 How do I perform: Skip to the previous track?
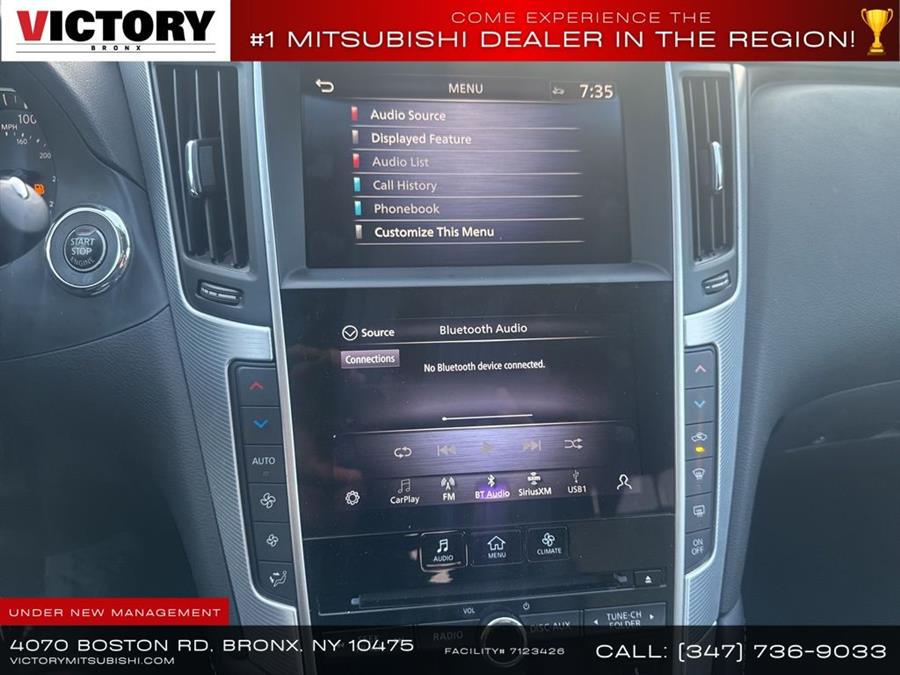click(x=446, y=449)
